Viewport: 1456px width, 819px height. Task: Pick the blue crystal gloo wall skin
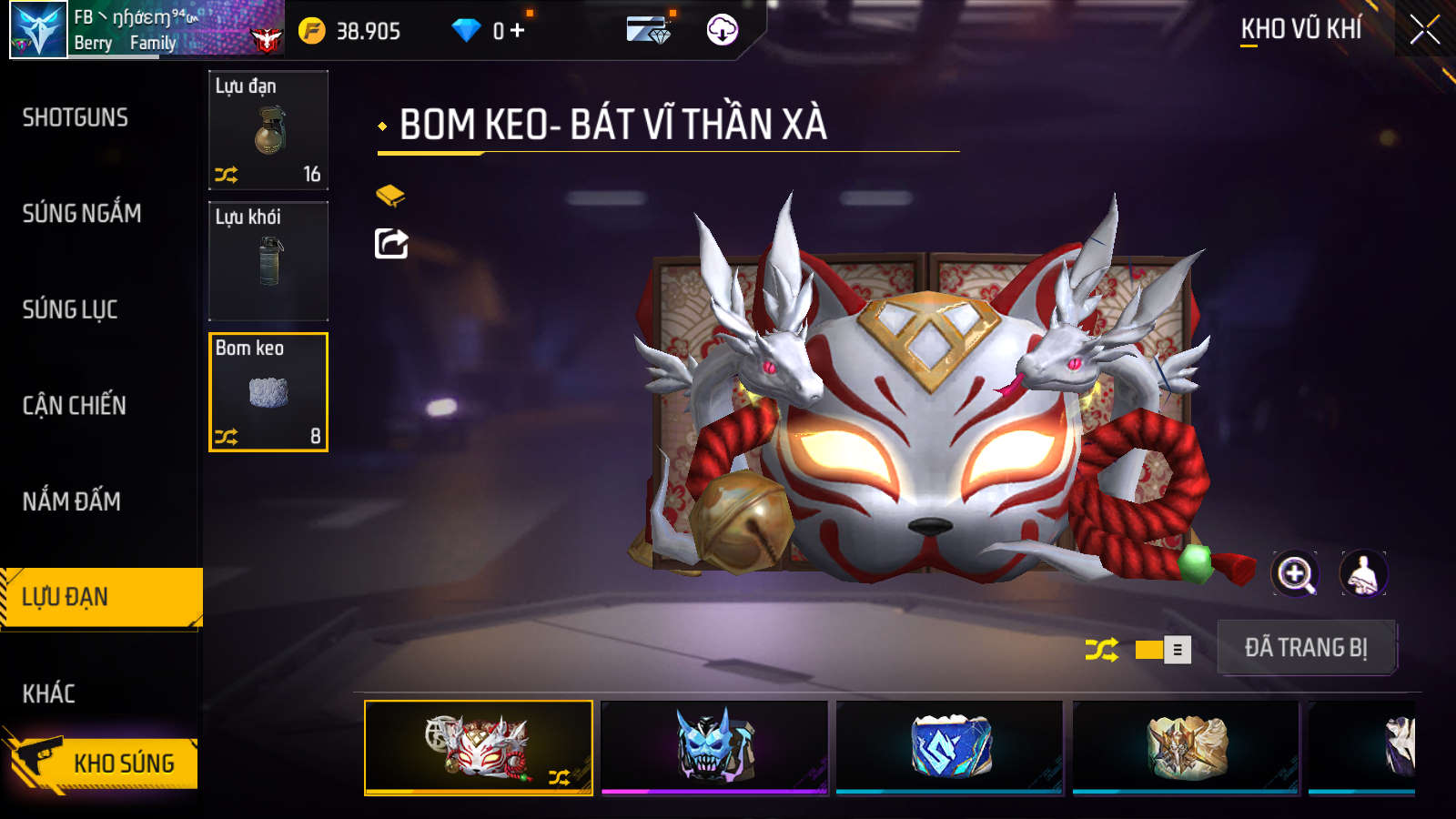pyautogui.click(x=950, y=747)
